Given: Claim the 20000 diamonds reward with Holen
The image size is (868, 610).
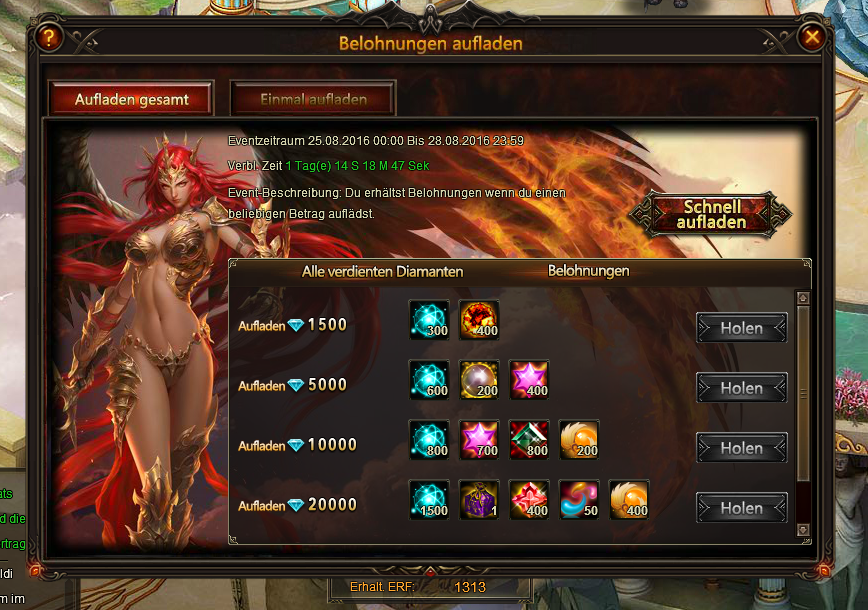Looking at the screenshot, I should (x=741, y=508).
